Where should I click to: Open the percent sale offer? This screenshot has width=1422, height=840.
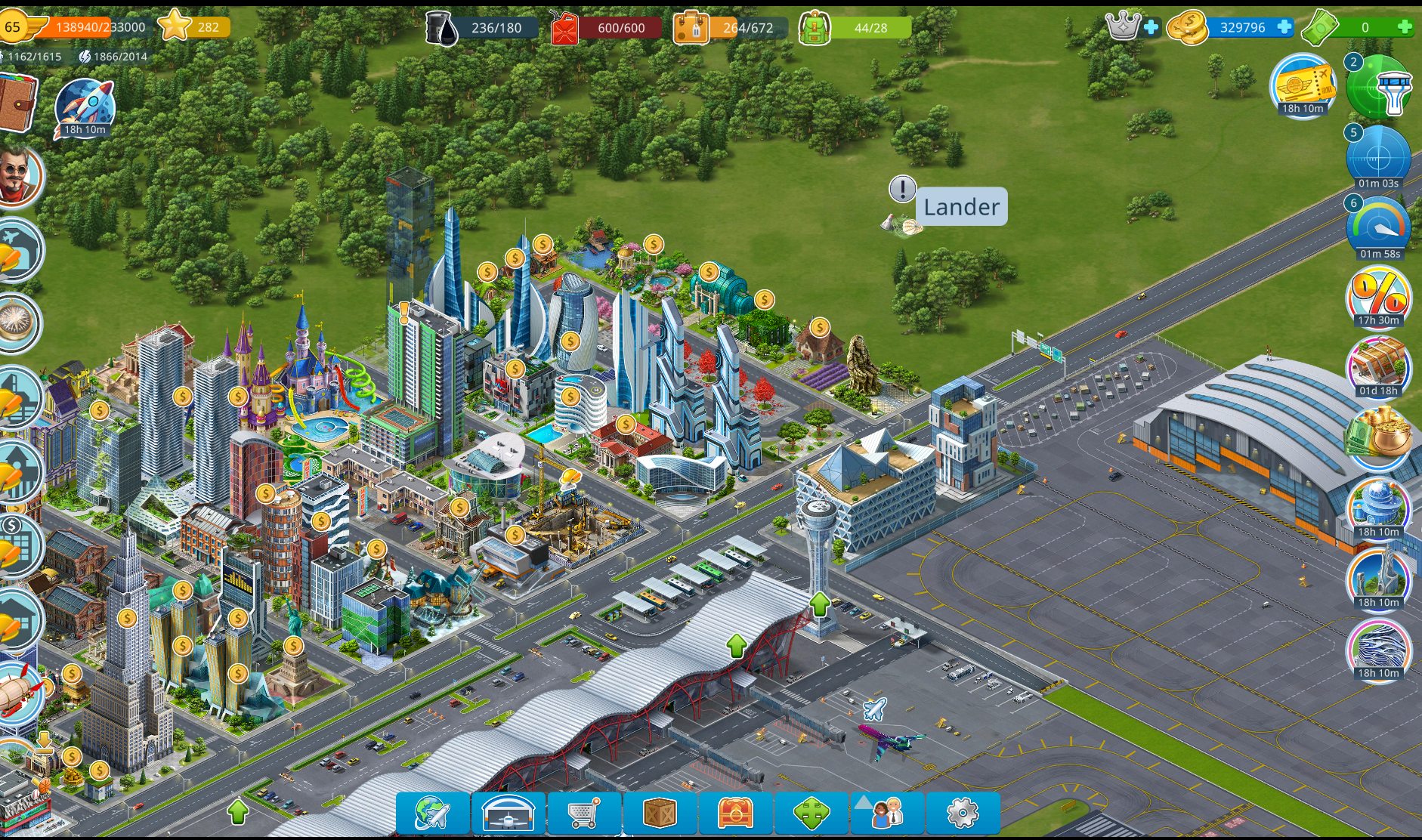coord(1378,296)
